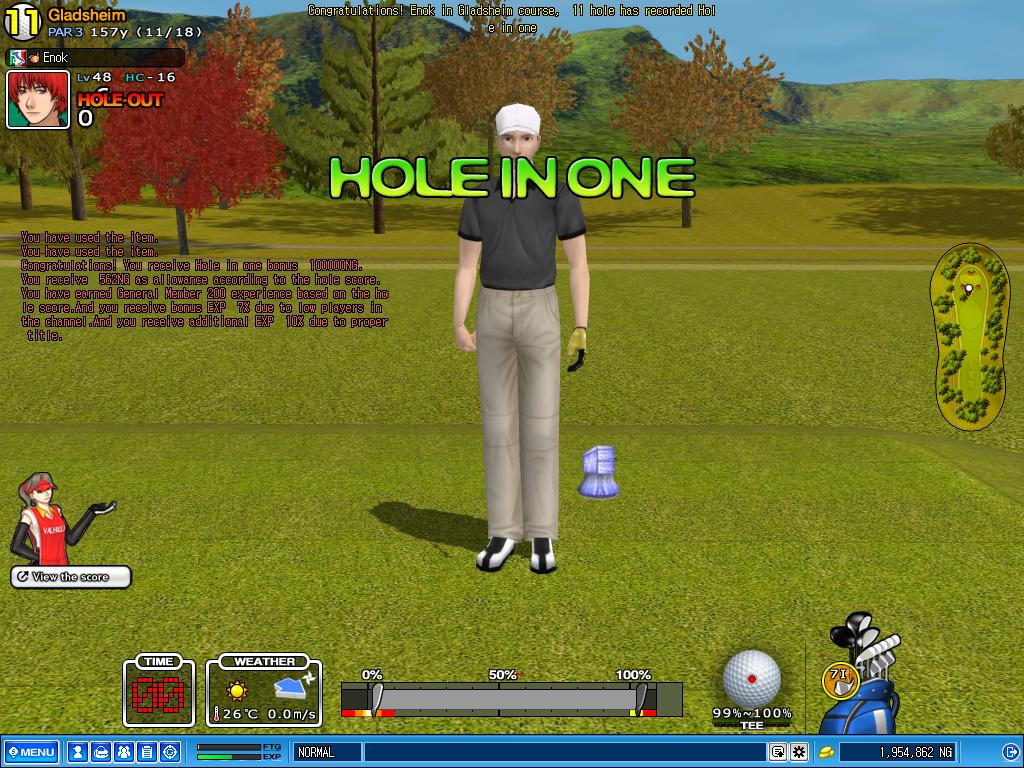The image size is (1024, 768).
Task: Open the three-person group icon
Action: tap(123, 752)
